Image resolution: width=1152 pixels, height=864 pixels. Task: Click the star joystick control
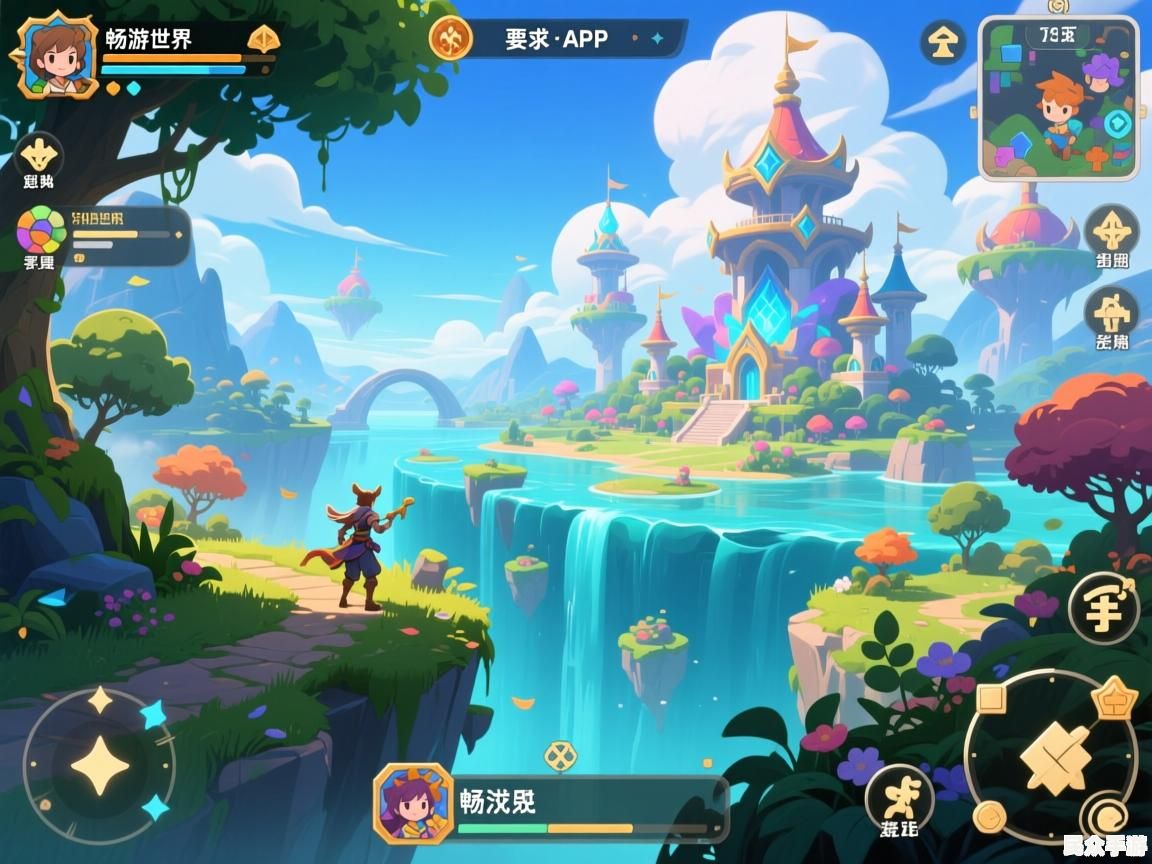[x=99, y=766]
